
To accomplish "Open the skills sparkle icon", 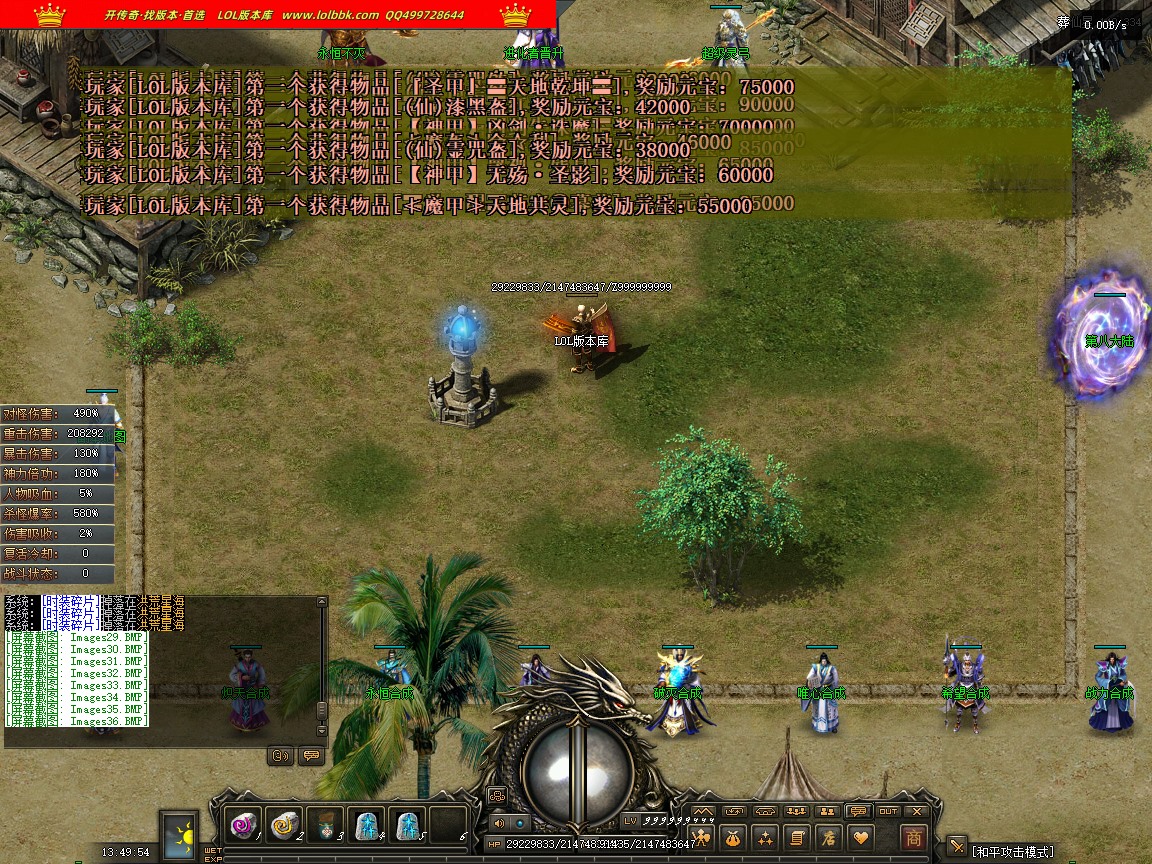I will click(765, 837).
